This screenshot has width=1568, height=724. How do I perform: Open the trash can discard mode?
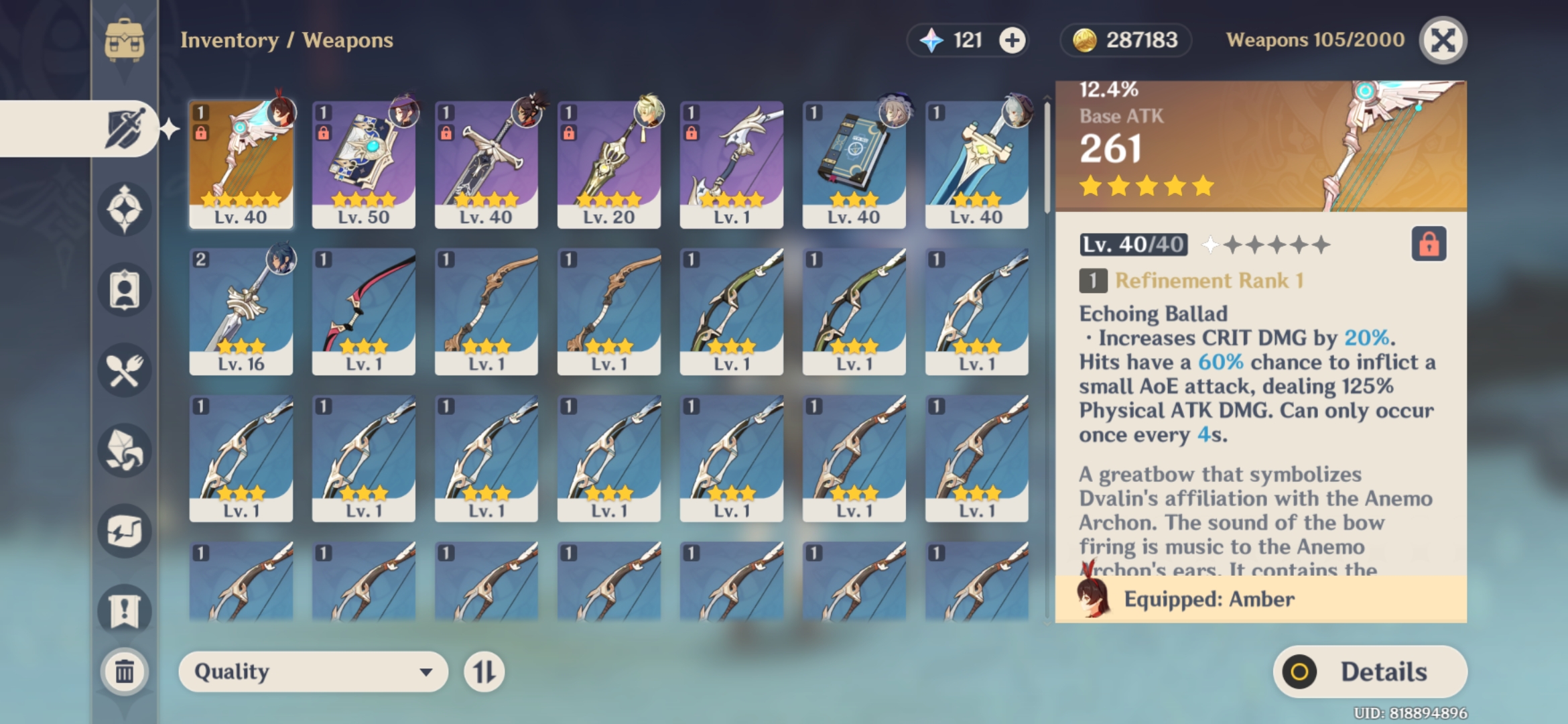click(x=125, y=671)
